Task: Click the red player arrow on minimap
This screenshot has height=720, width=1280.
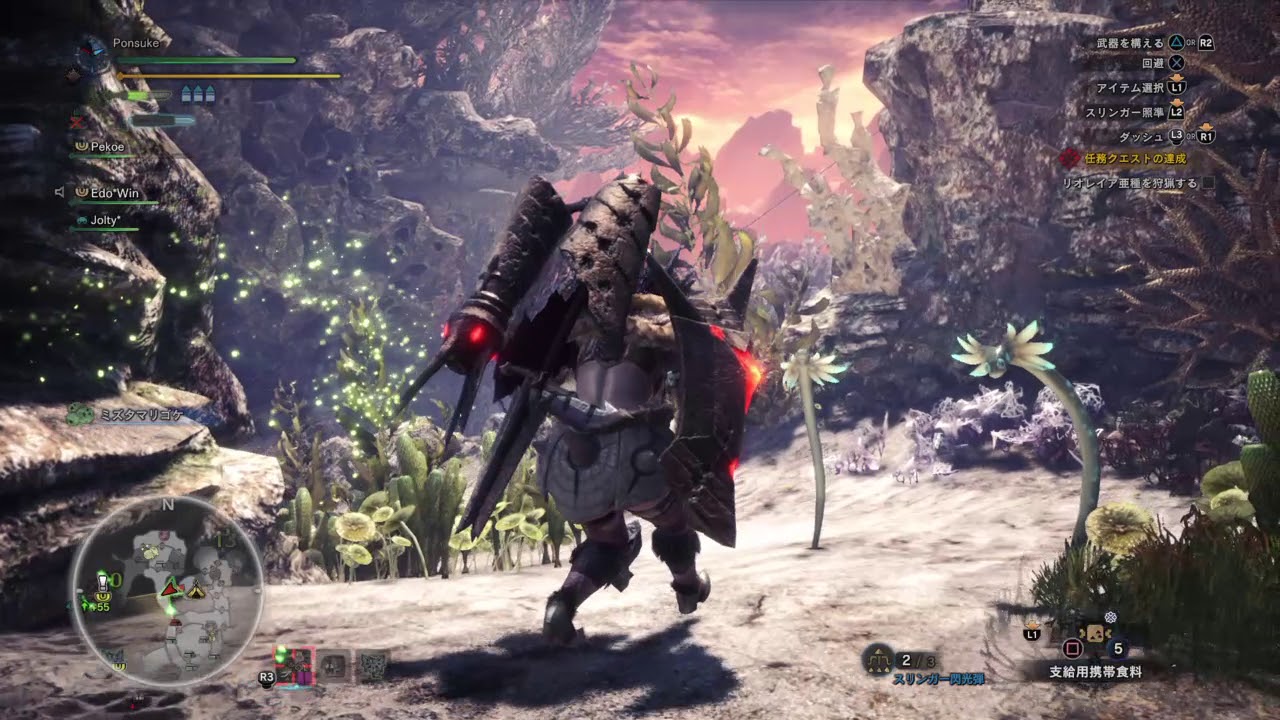Action: 170,587
